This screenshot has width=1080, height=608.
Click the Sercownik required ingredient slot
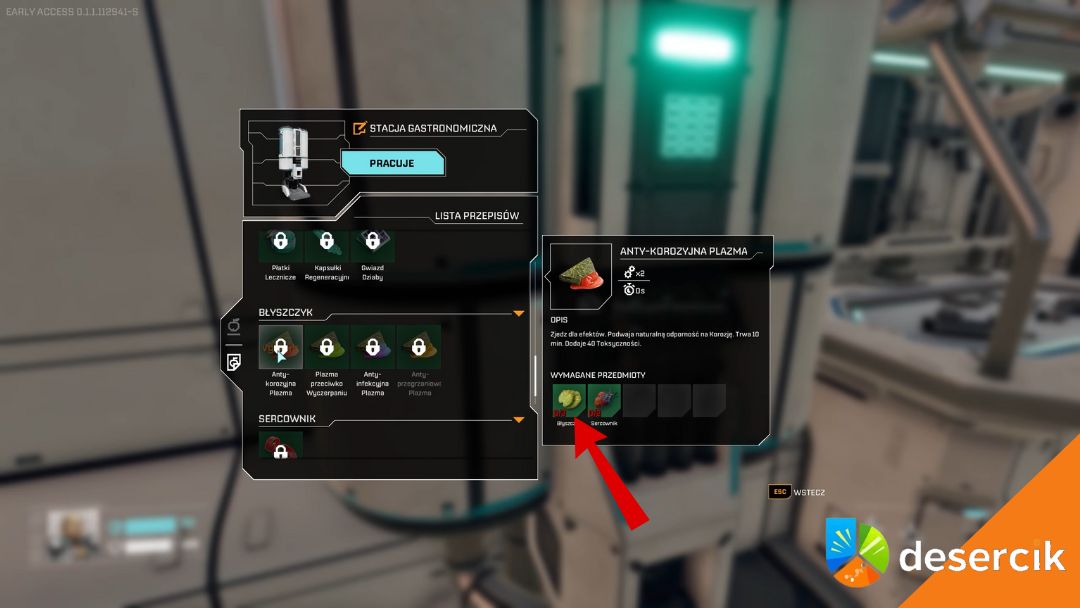604,401
